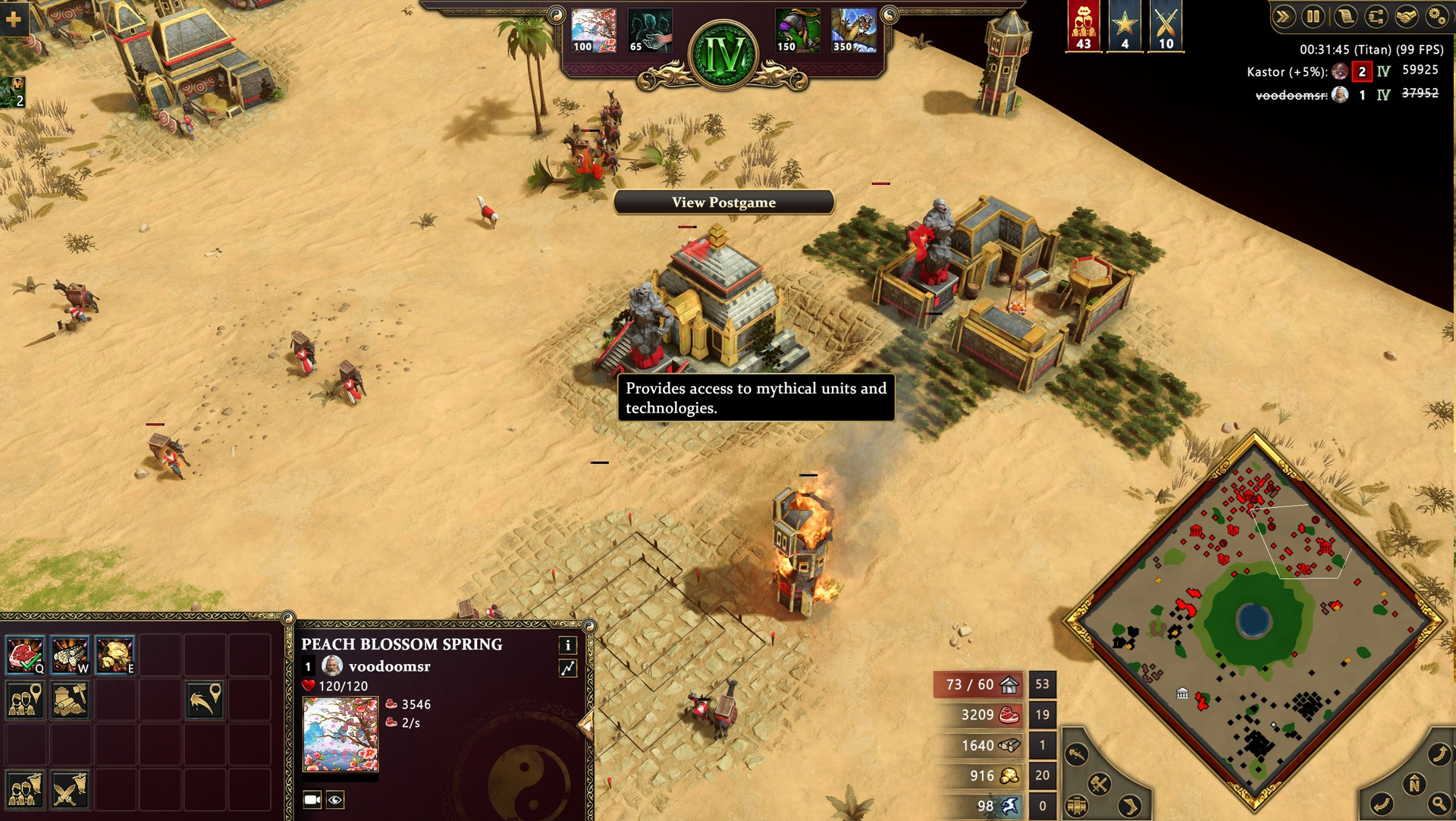Toggle fast-forward game speed

[1283, 17]
